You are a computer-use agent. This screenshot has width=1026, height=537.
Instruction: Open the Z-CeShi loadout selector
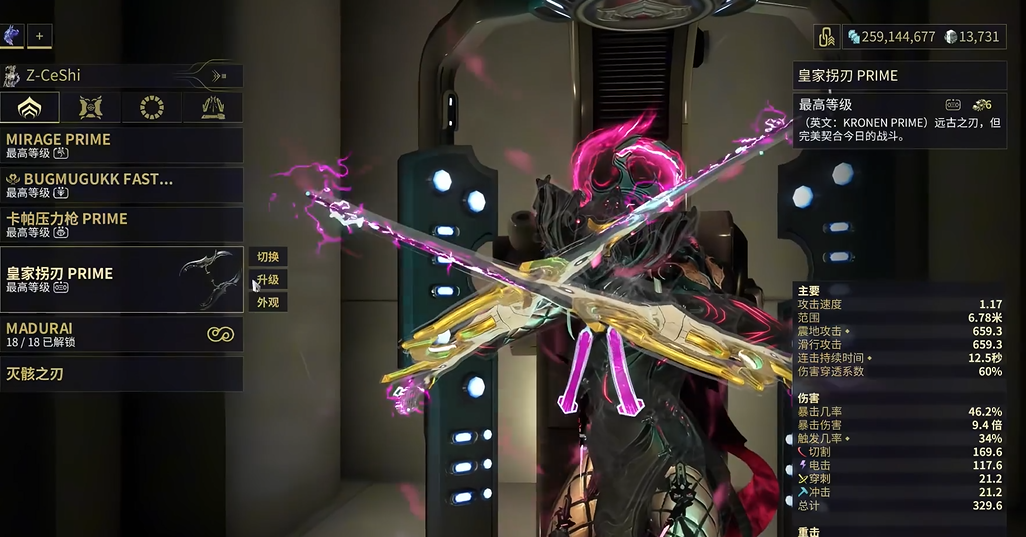121,75
